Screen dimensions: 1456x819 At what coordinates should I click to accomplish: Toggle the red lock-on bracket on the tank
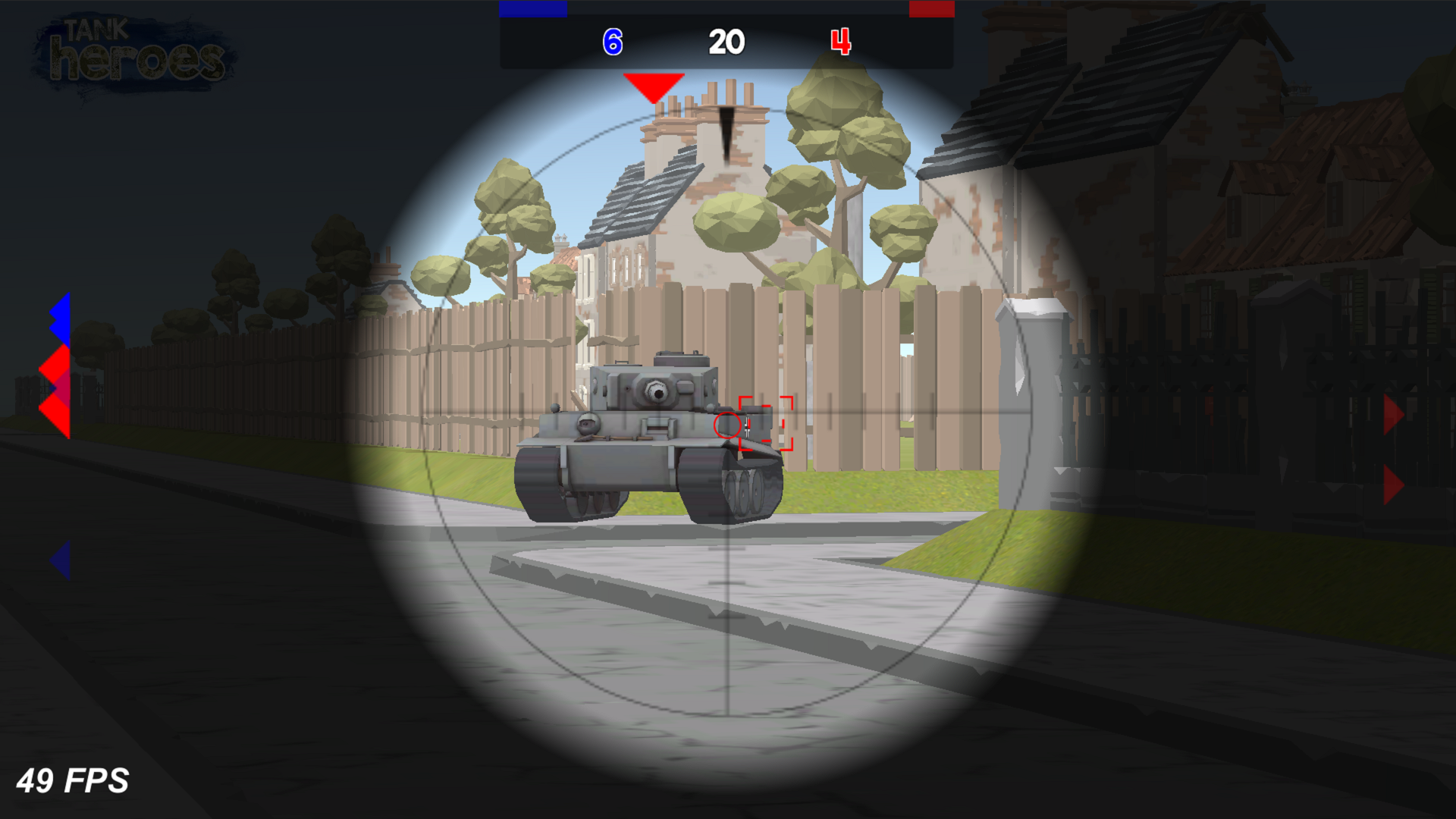click(766, 425)
